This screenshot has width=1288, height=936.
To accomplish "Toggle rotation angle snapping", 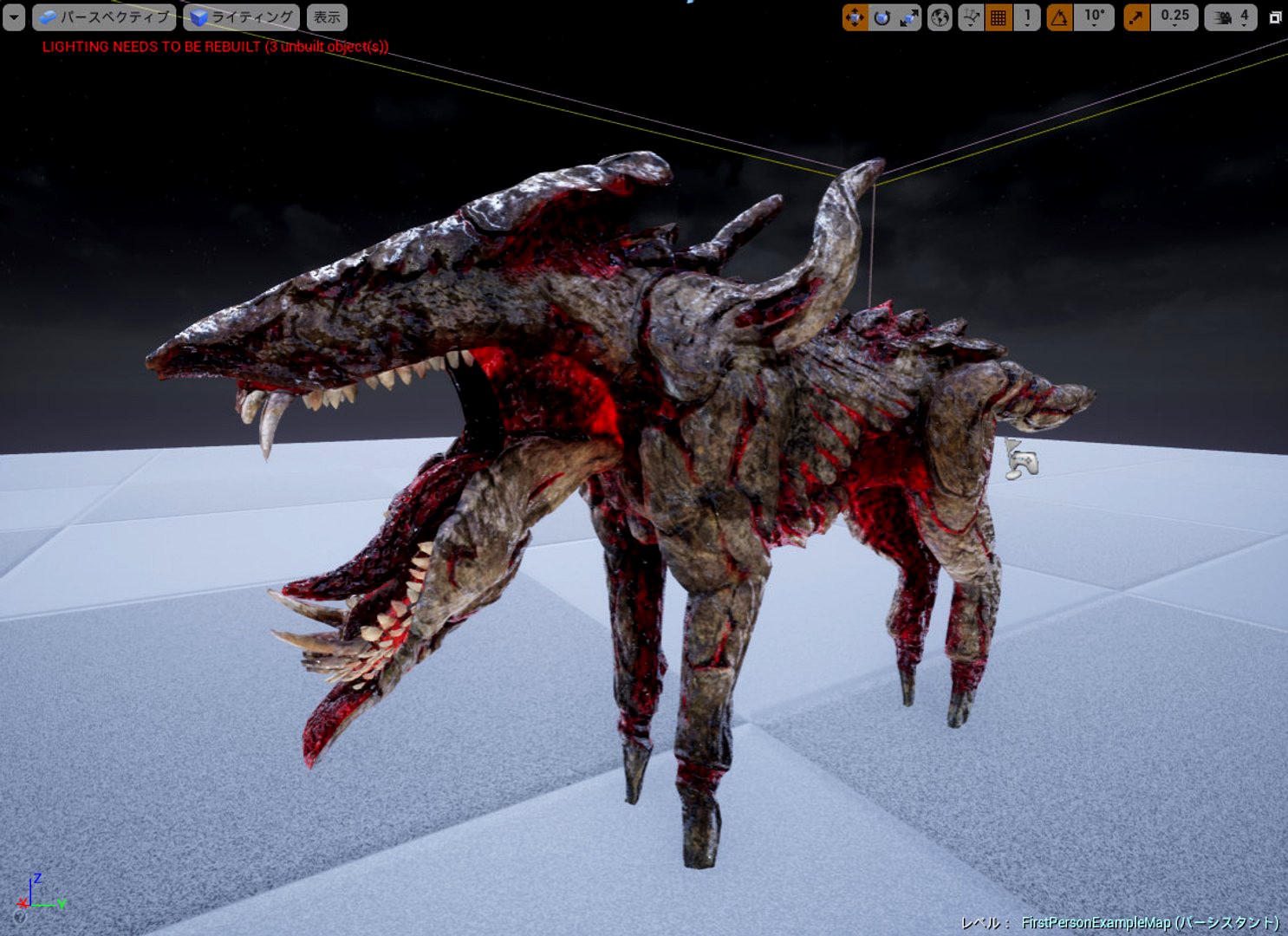I will click(1059, 16).
